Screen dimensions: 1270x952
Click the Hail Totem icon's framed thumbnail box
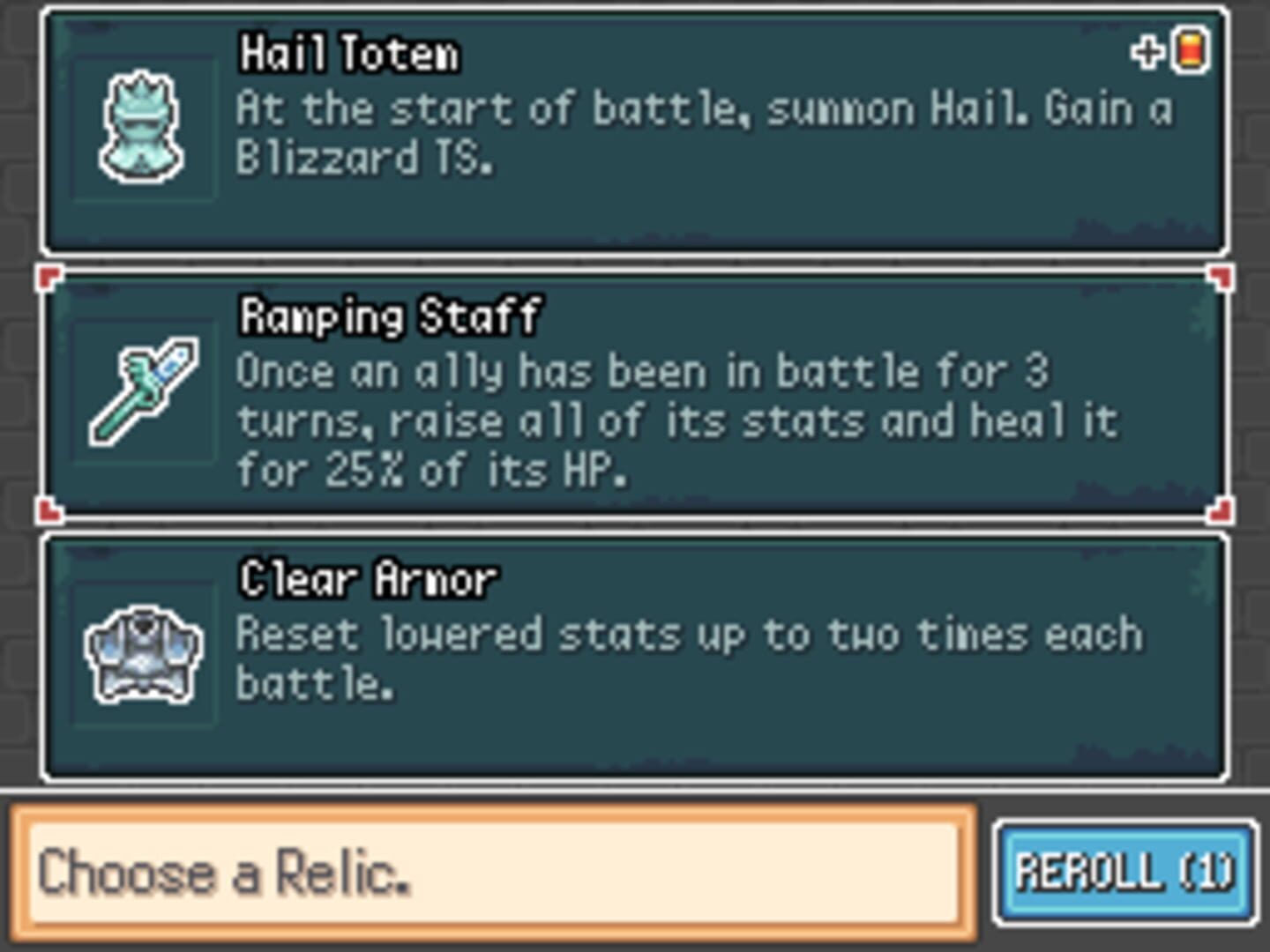(x=144, y=128)
